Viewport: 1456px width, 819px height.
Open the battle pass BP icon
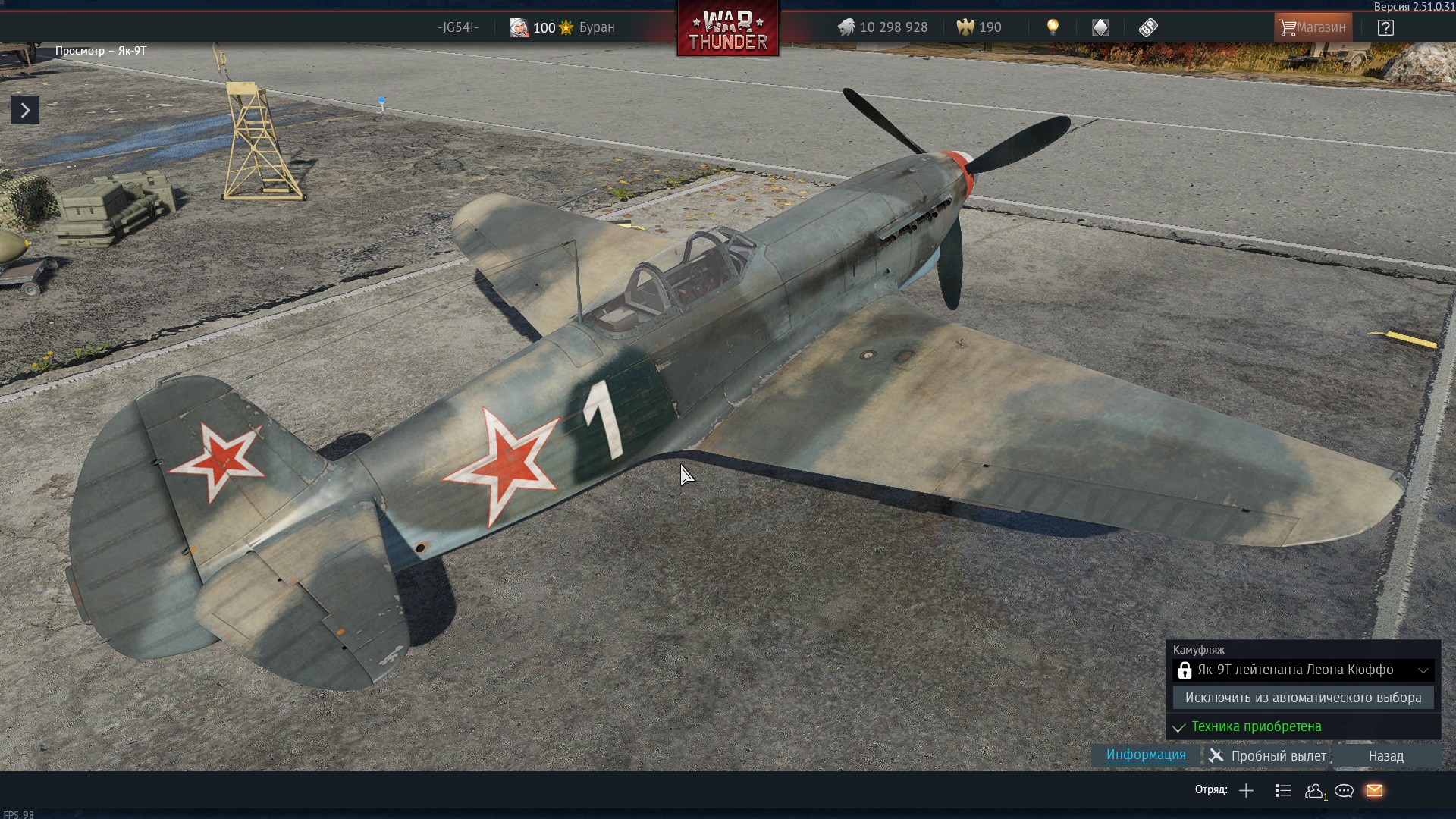point(1148,28)
